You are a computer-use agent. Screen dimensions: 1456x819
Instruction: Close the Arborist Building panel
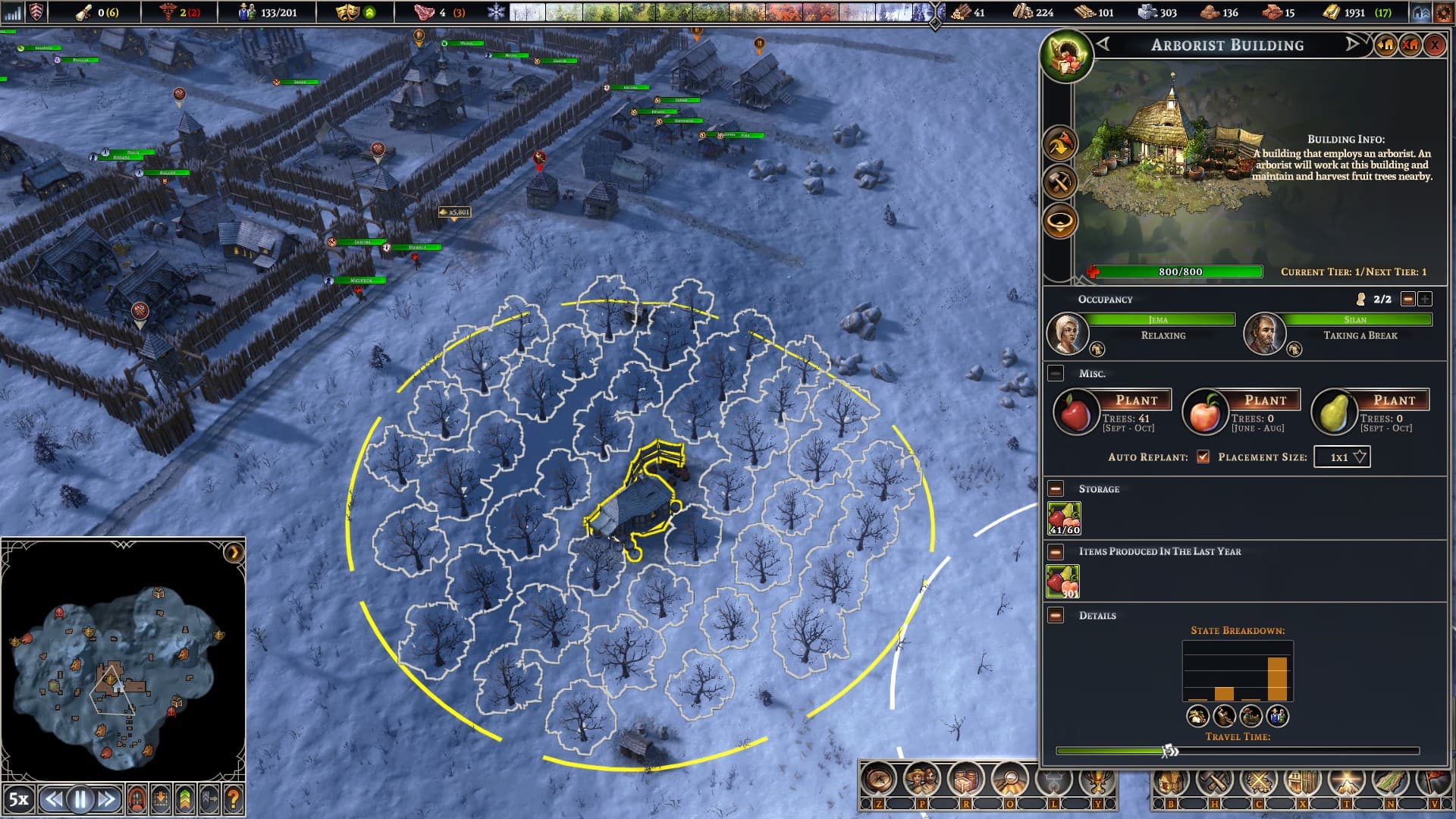tap(1434, 45)
